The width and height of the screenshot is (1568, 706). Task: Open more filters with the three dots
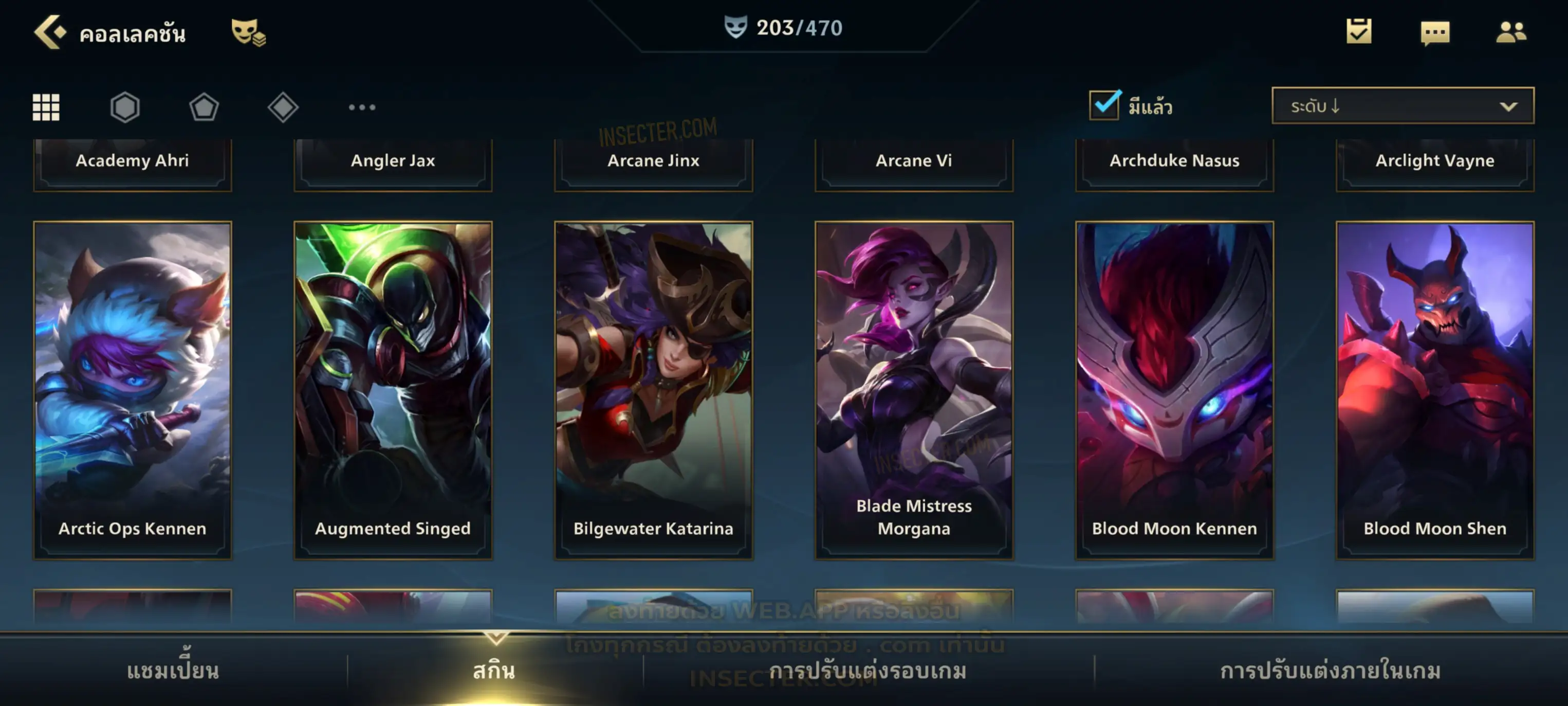pyautogui.click(x=362, y=107)
